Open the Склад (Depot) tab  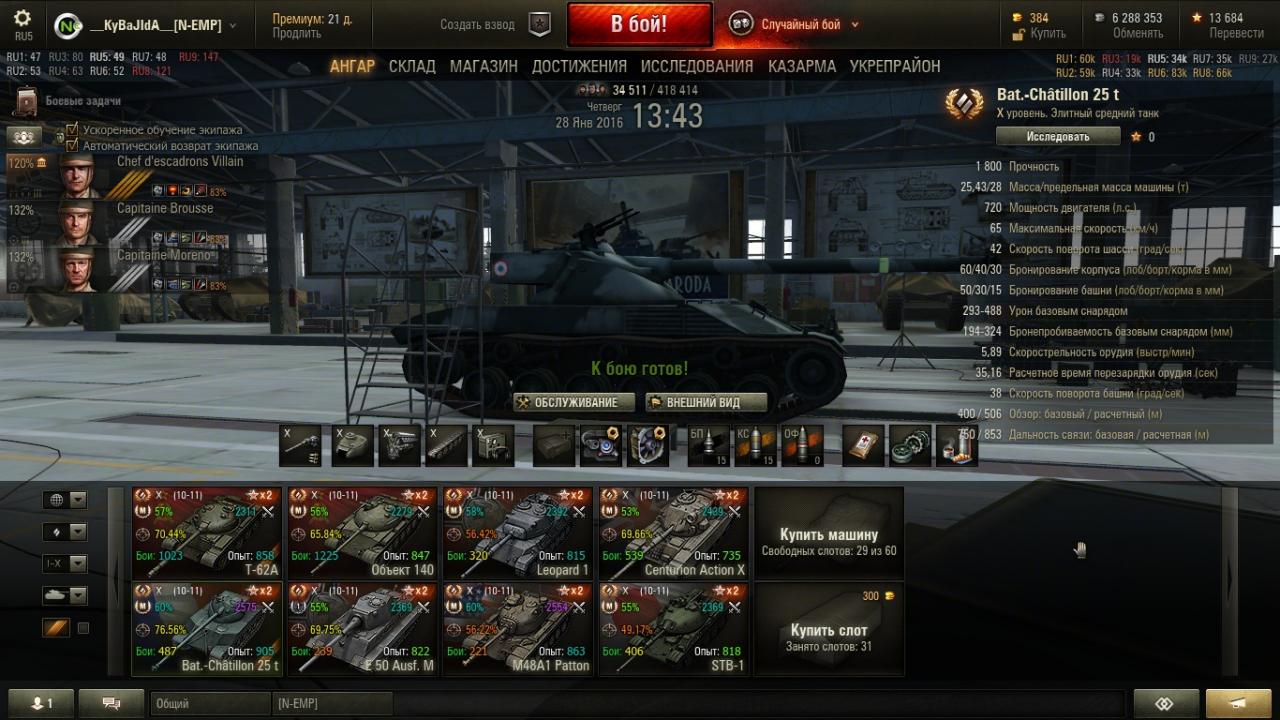(x=412, y=66)
